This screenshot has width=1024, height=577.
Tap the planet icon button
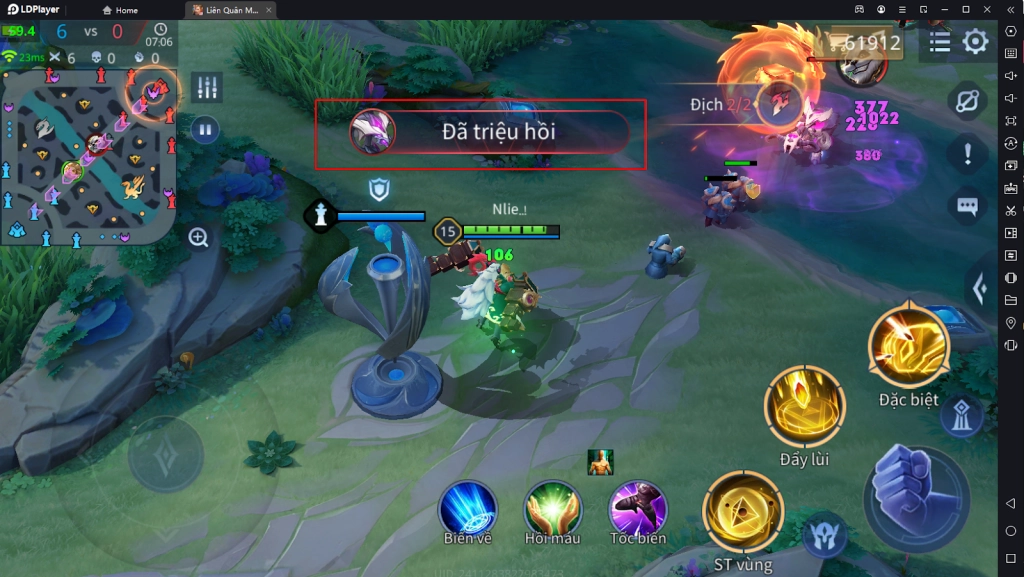click(967, 103)
